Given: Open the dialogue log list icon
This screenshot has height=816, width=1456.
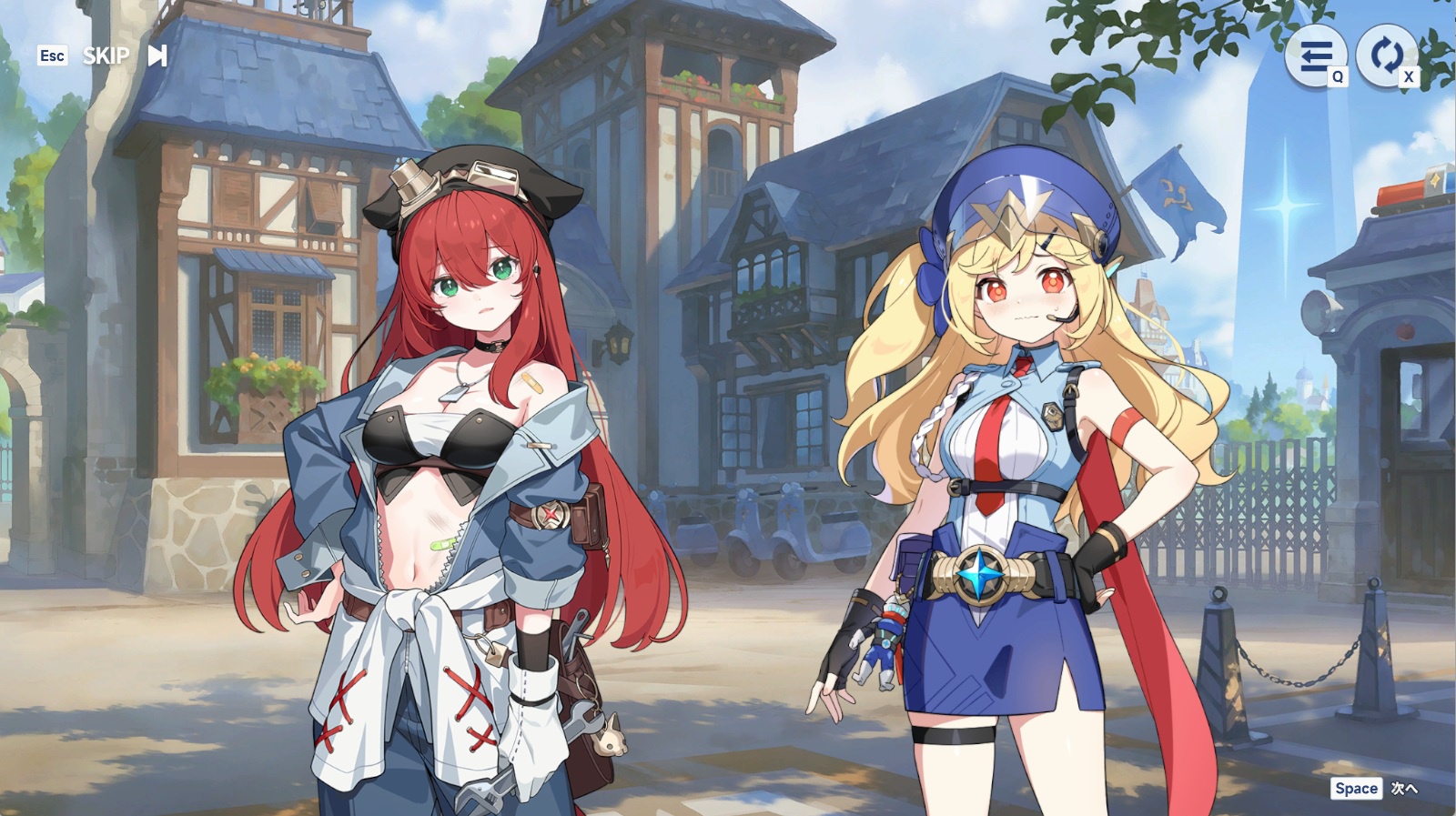Looking at the screenshot, I should [x=1316, y=56].
